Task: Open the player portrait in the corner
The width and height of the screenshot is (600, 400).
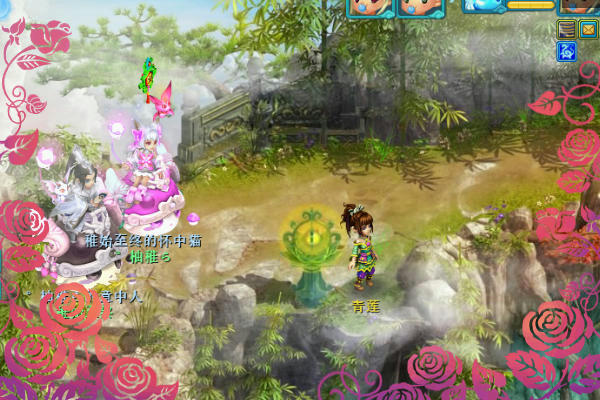Action: click(583, 5)
